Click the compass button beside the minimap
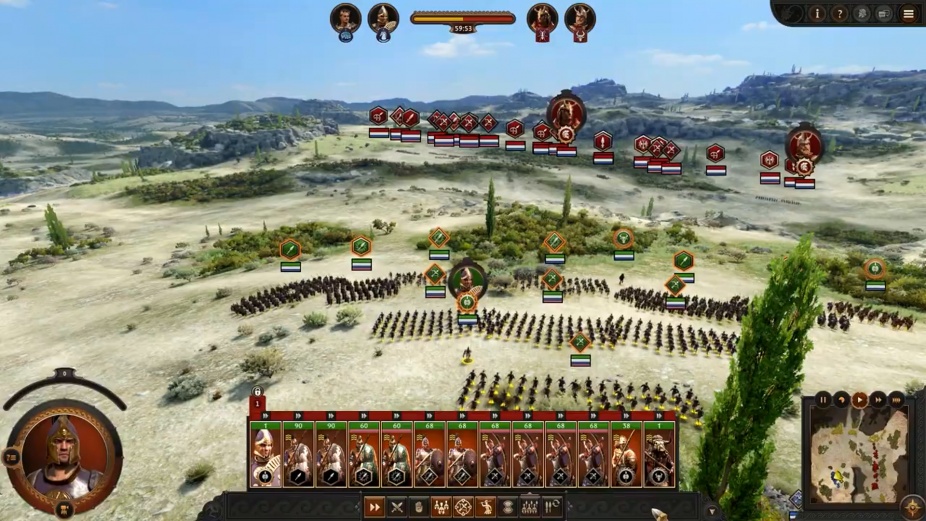The image size is (926, 521). coord(911,507)
